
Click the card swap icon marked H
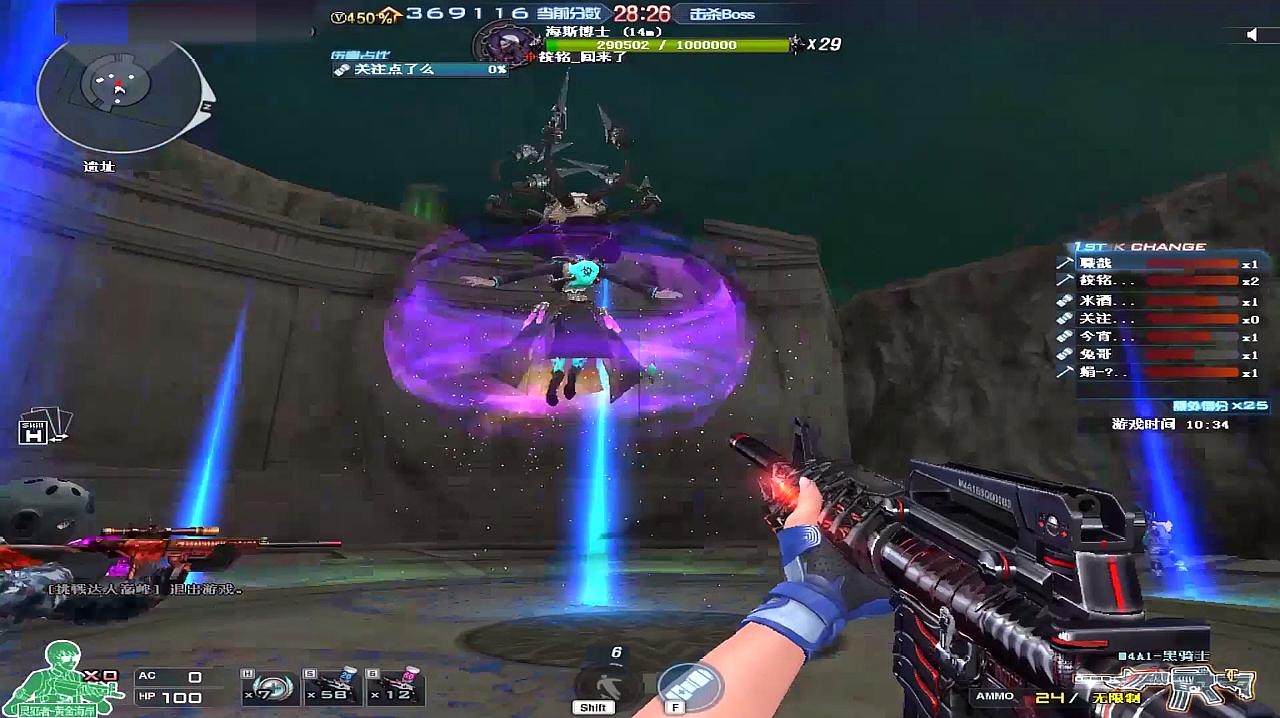pos(42,427)
